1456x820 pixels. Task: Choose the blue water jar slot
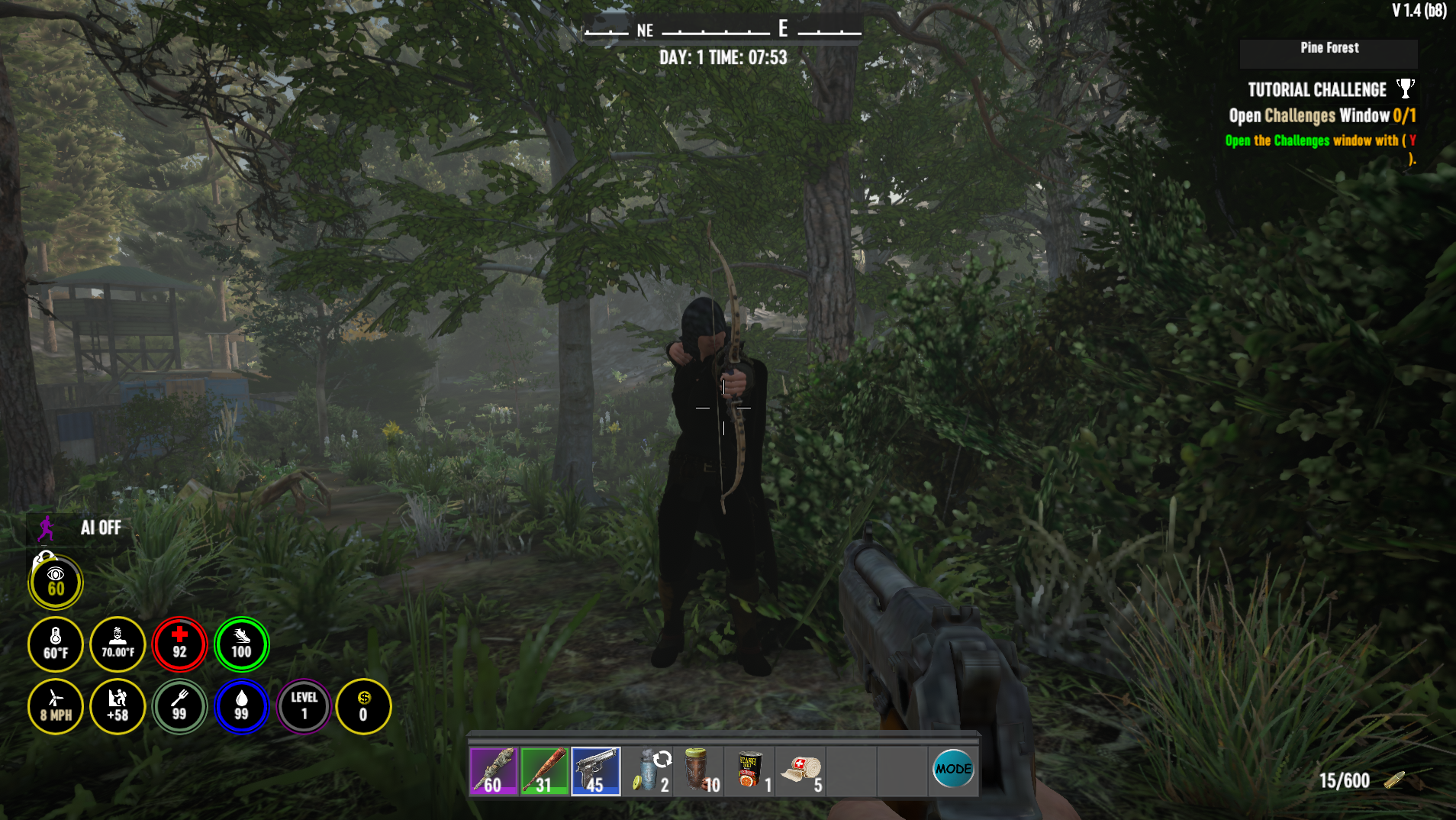click(x=647, y=771)
